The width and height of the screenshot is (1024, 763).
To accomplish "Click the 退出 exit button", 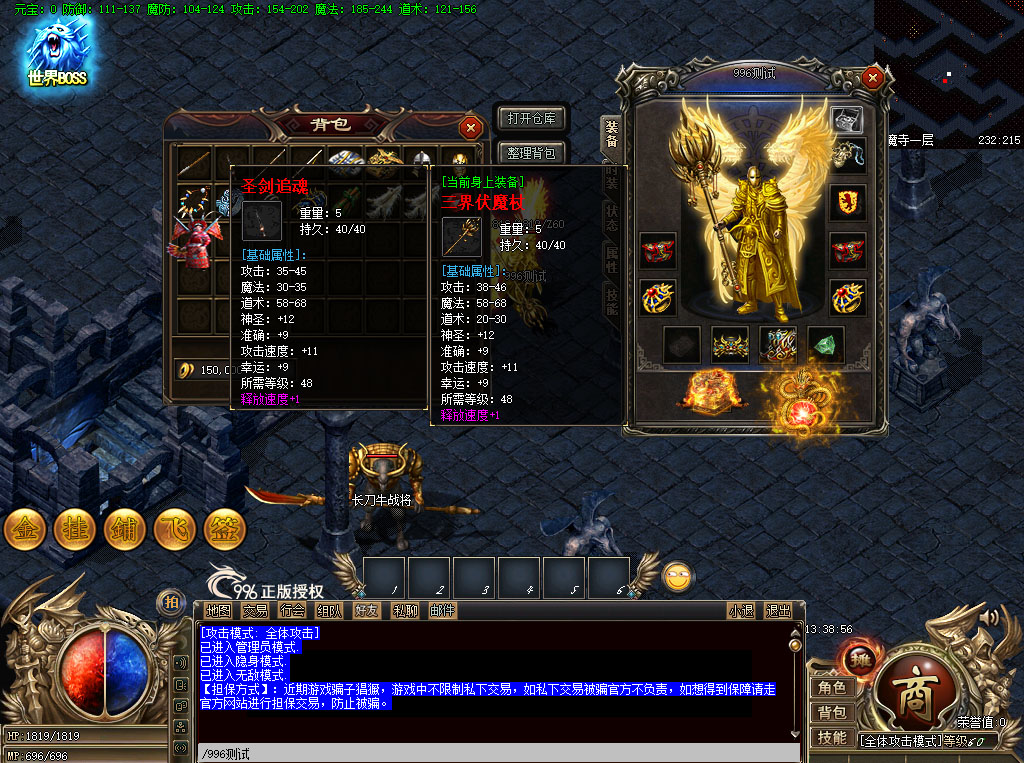I will pos(778,610).
